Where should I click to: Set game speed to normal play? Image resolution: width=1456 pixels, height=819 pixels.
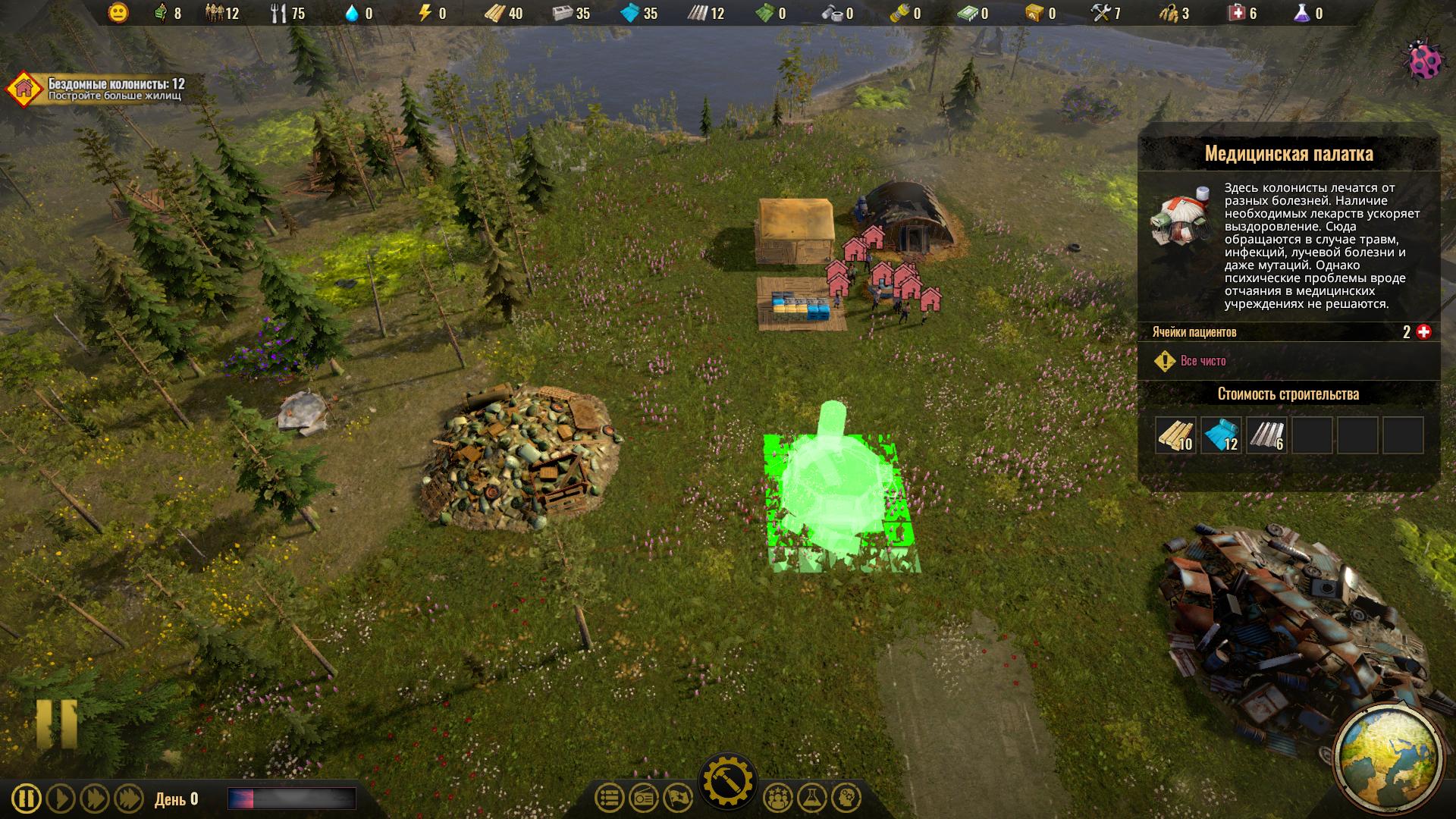[x=61, y=799]
